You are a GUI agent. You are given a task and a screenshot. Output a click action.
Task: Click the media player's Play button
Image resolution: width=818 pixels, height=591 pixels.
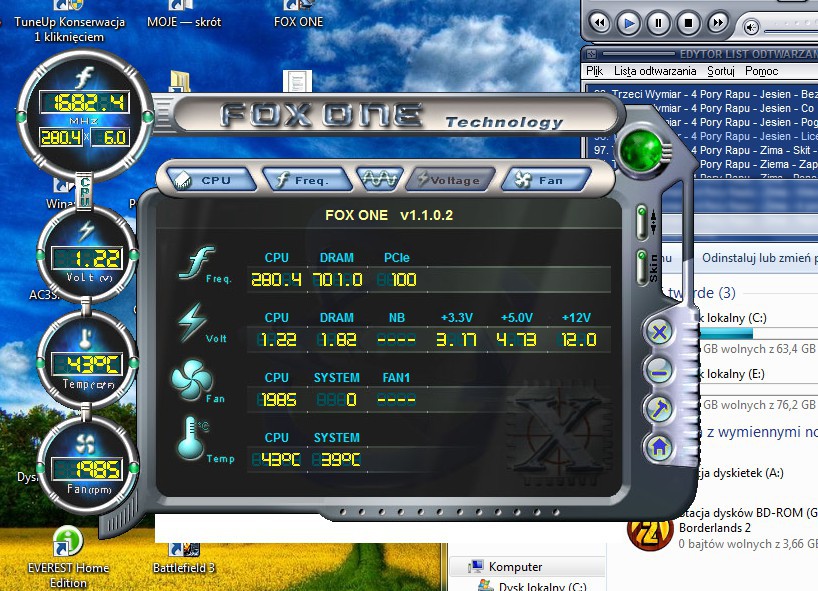click(x=628, y=22)
